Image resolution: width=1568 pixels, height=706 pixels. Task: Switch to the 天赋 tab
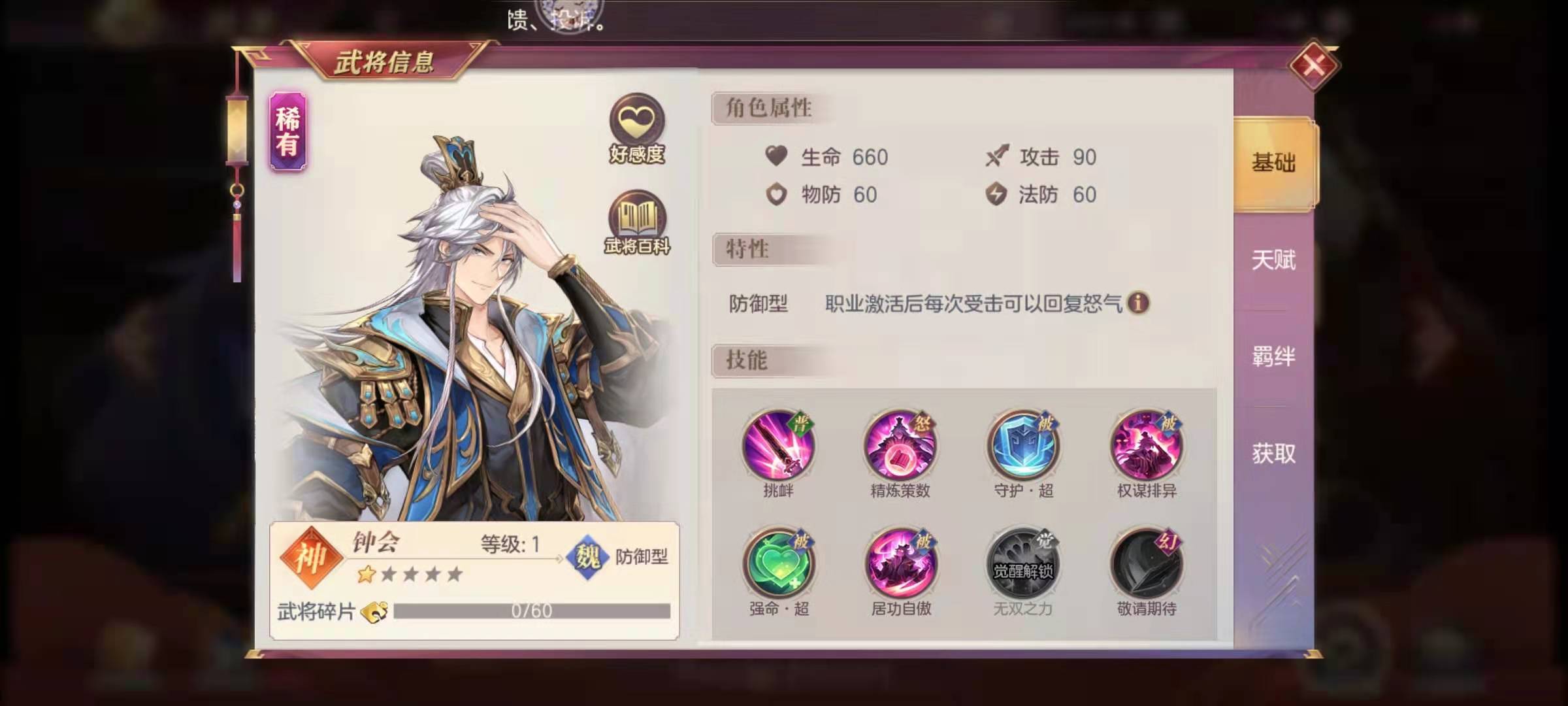point(1273,260)
